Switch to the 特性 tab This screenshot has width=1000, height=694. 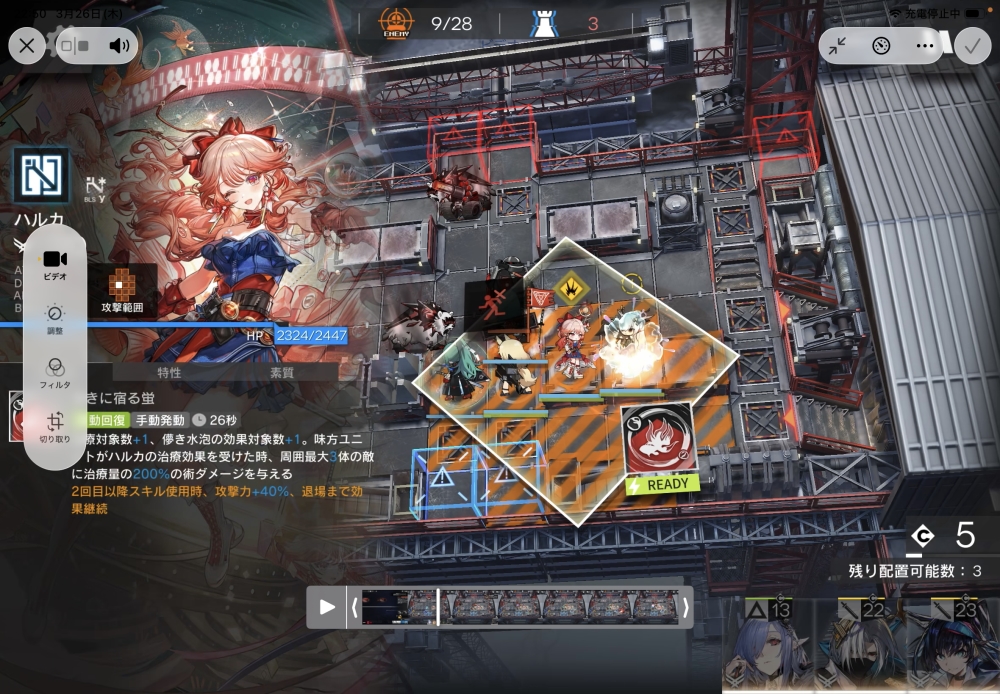coord(169,372)
